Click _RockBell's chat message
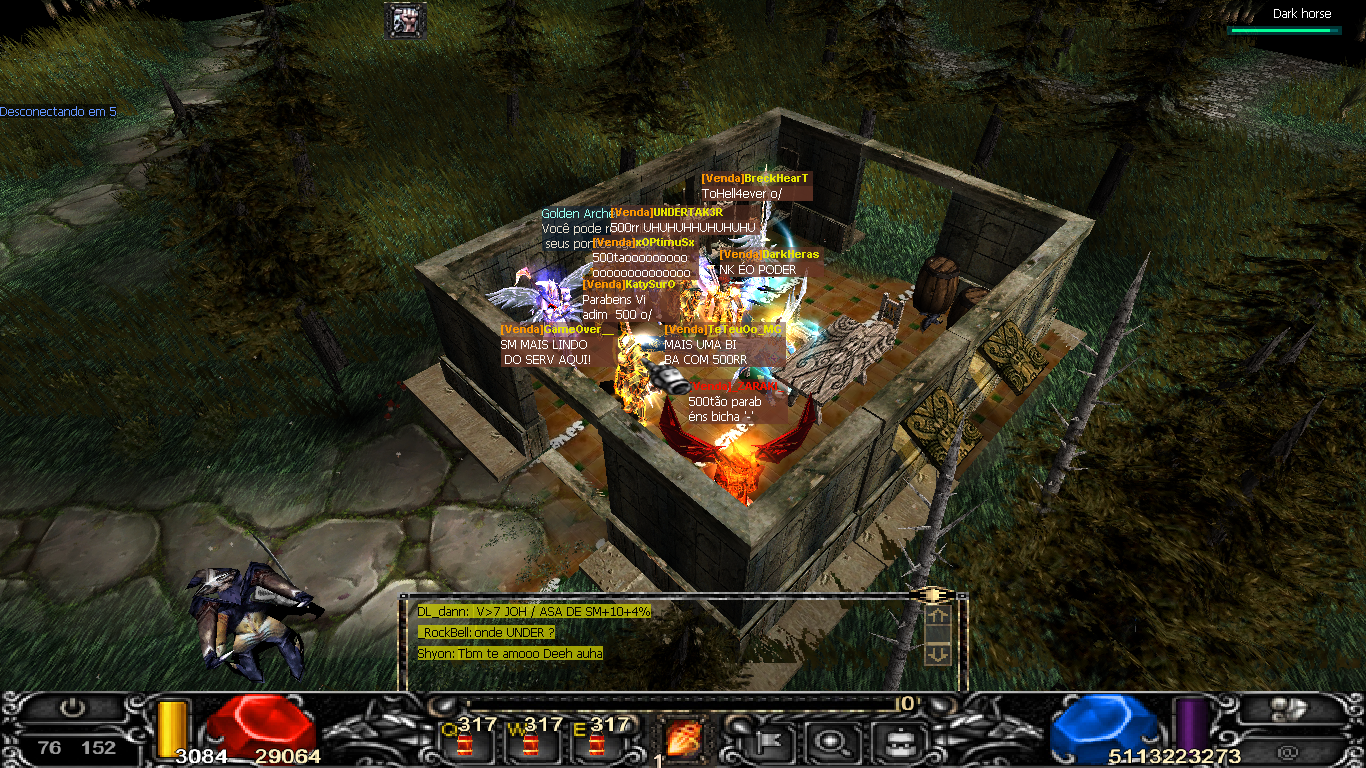 click(x=487, y=632)
